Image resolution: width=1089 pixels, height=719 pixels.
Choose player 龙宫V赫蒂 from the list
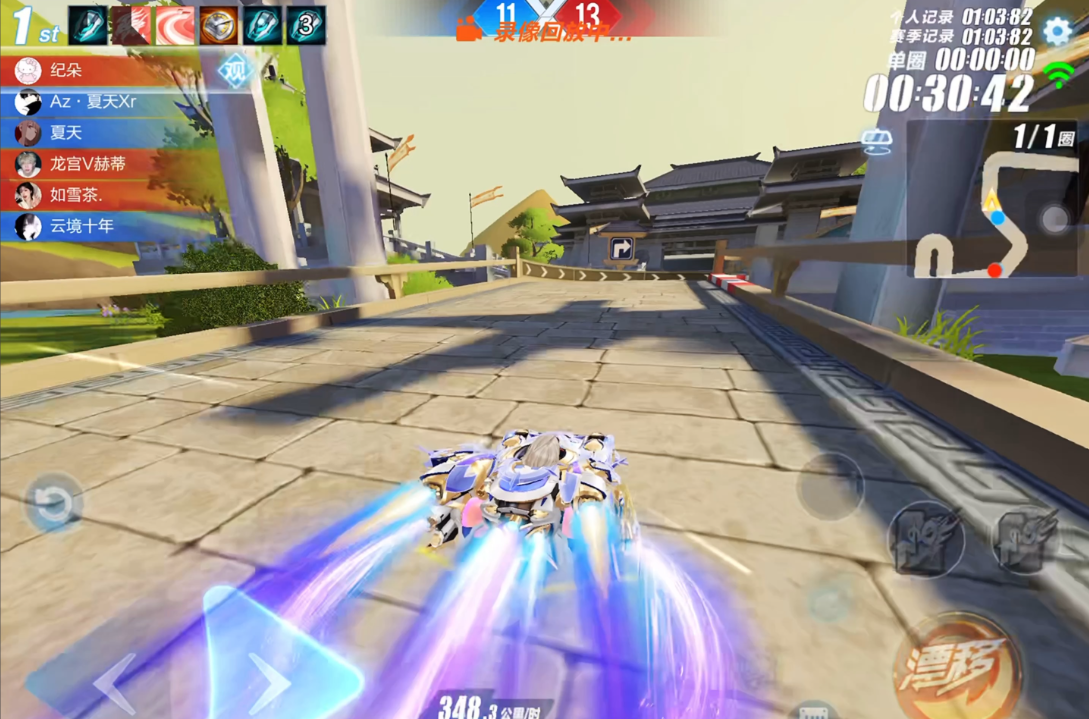click(88, 164)
